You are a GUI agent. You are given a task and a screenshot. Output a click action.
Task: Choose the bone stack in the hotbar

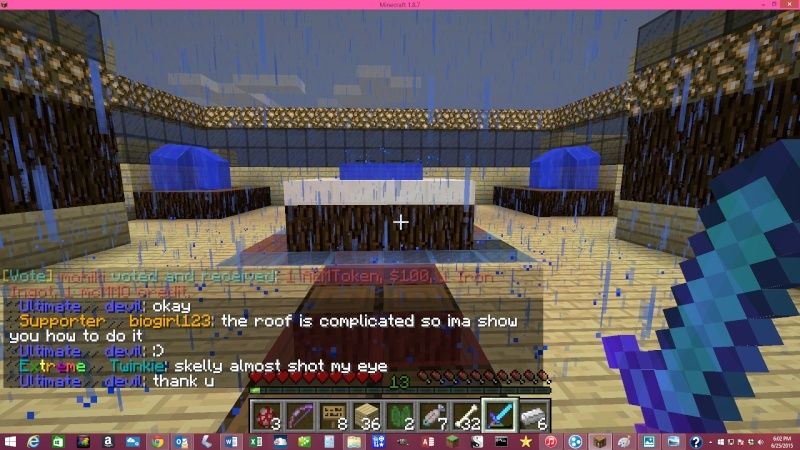tap(465, 414)
